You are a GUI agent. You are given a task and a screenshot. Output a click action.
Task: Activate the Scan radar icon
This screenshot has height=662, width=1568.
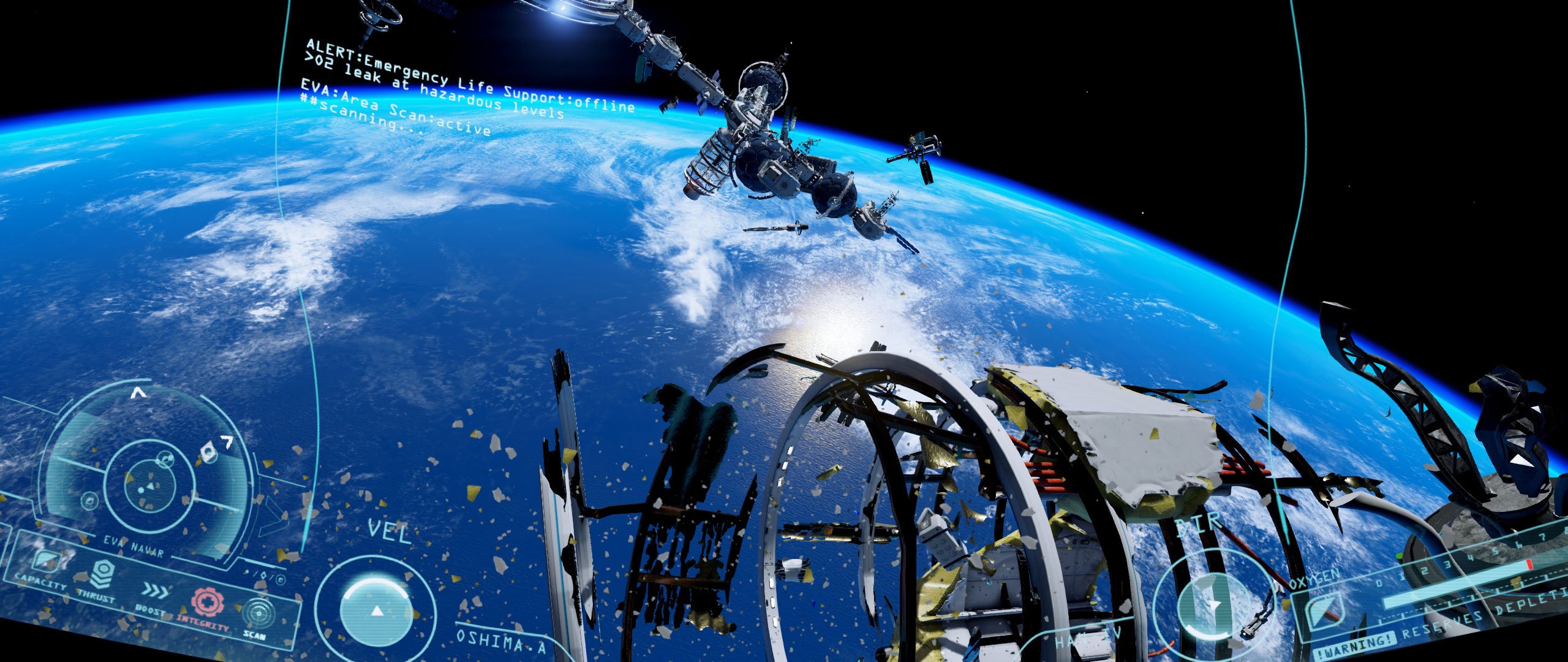pos(257,614)
